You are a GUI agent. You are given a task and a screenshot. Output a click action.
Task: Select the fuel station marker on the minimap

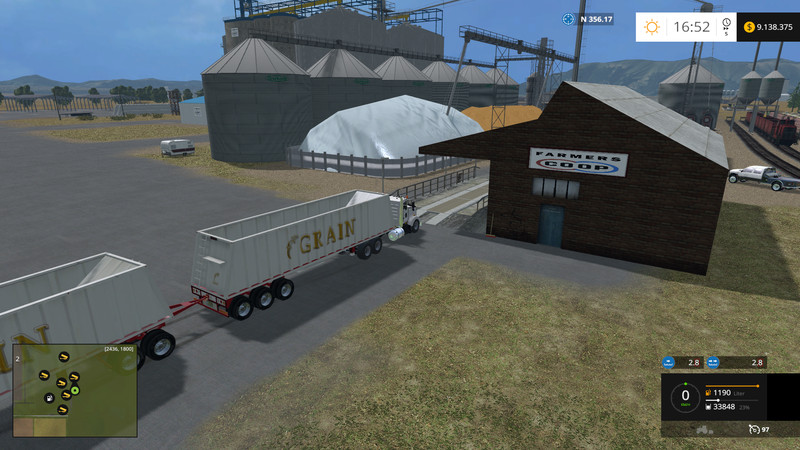pos(48,399)
